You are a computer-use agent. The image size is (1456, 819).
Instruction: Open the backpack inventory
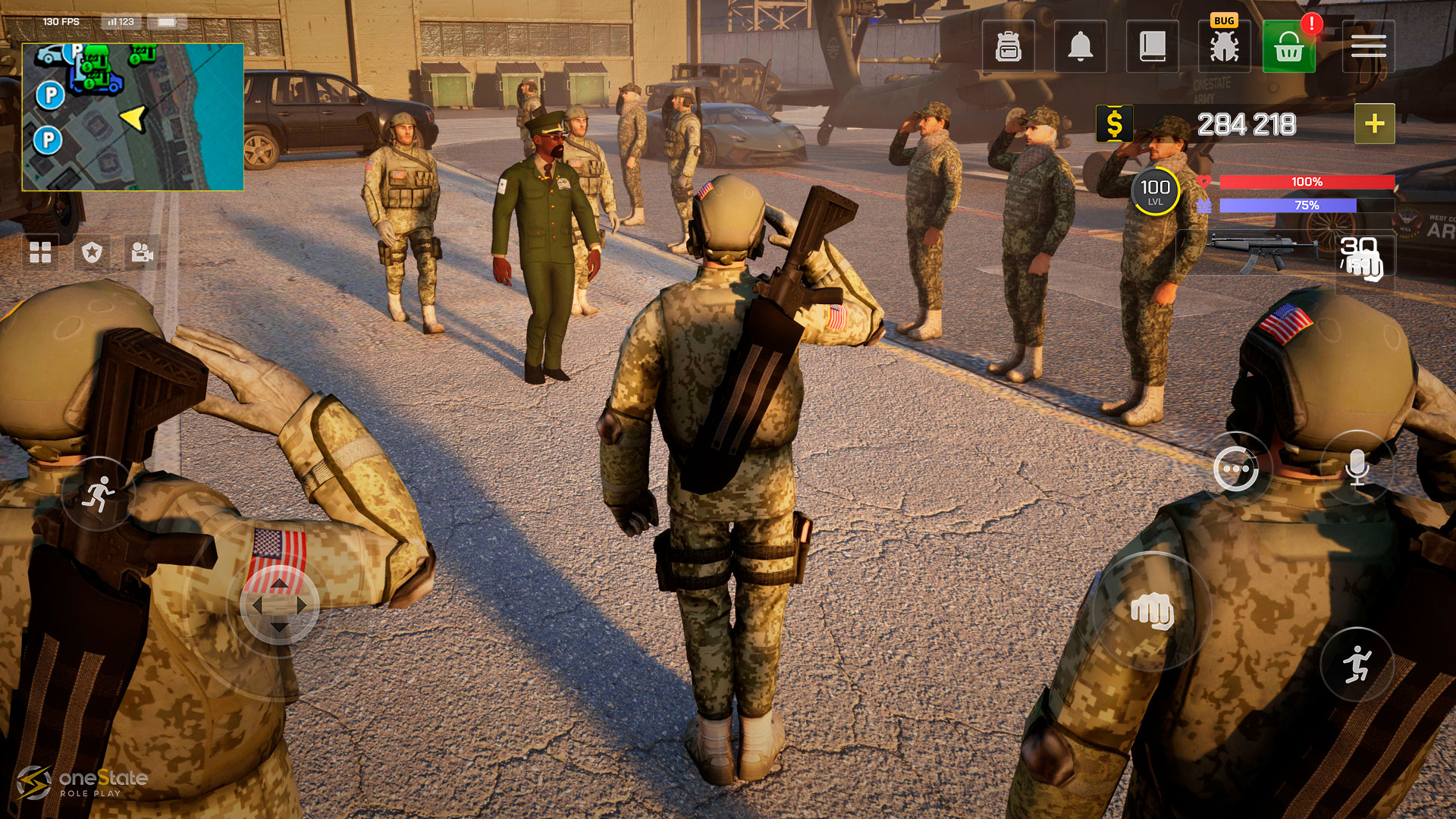click(x=1008, y=47)
